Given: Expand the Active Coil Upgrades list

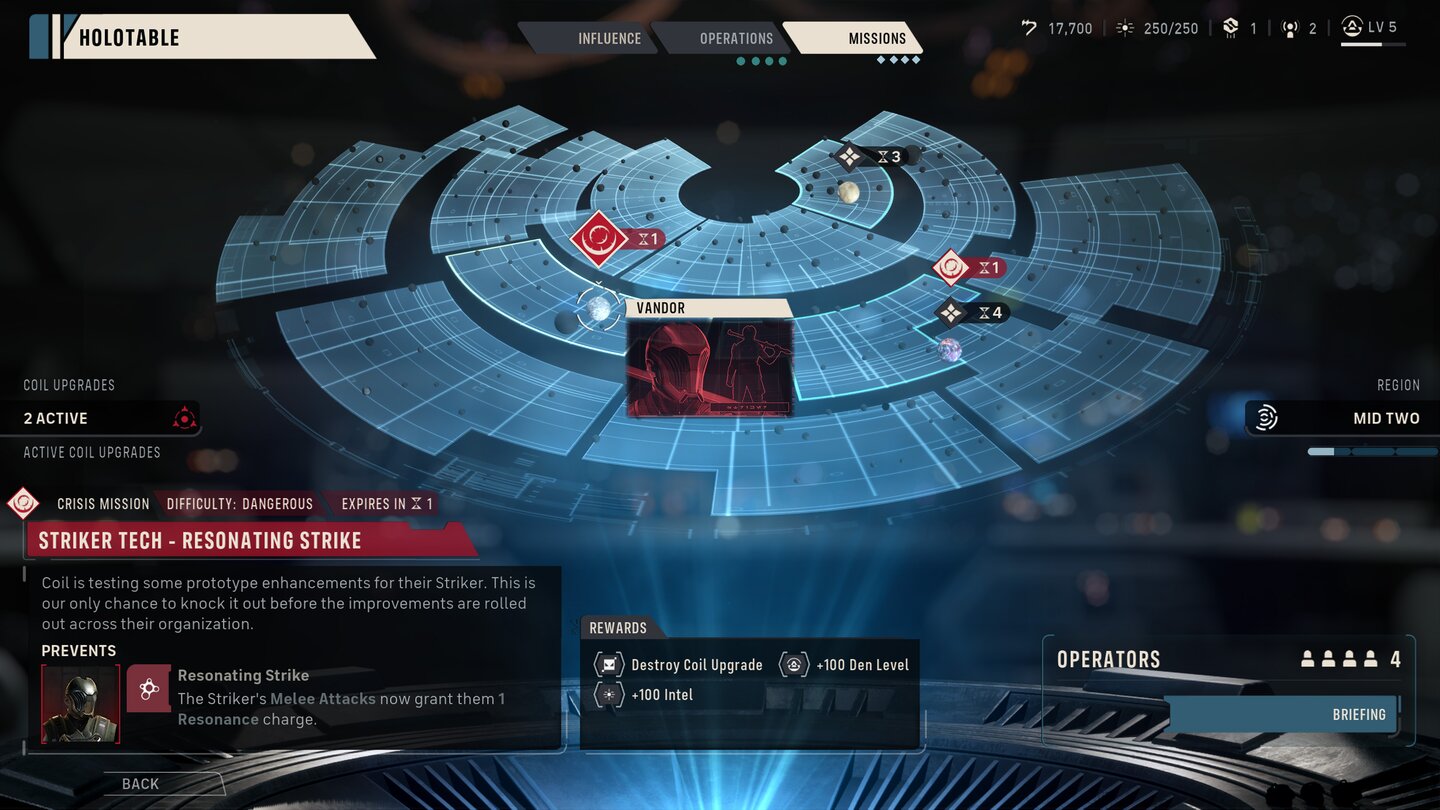Looking at the screenshot, I should click(x=92, y=452).
